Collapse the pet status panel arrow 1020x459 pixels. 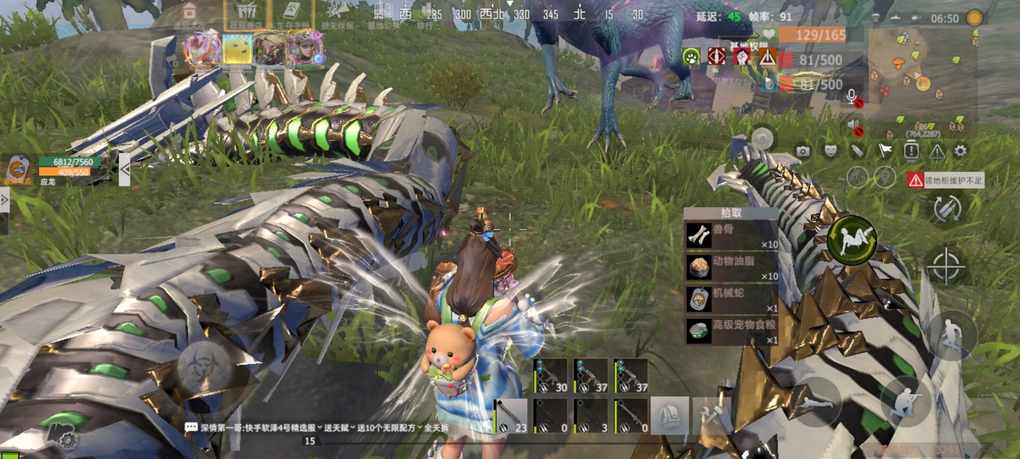coord(124,170)
